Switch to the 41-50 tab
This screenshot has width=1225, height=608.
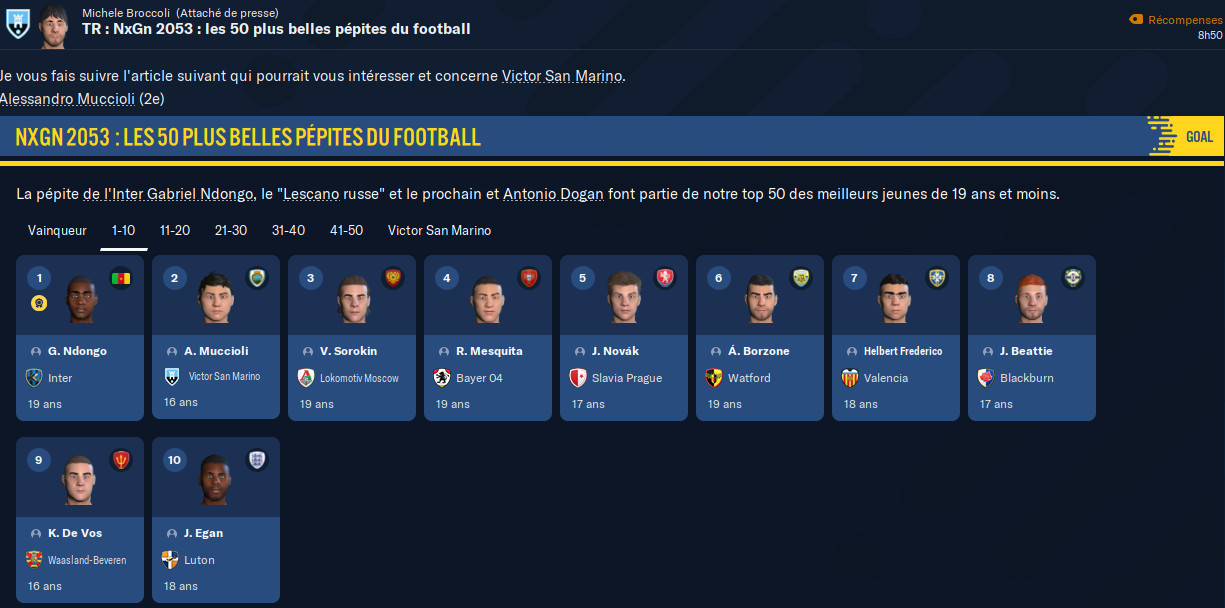[x=346, y=231]
